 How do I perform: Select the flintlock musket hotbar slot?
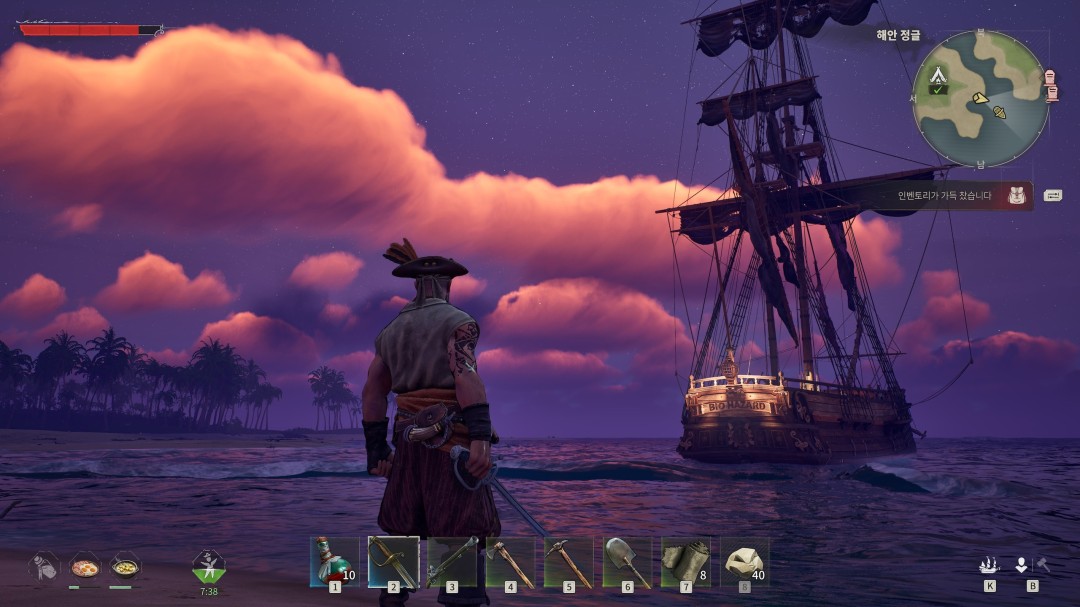(452, 561)
